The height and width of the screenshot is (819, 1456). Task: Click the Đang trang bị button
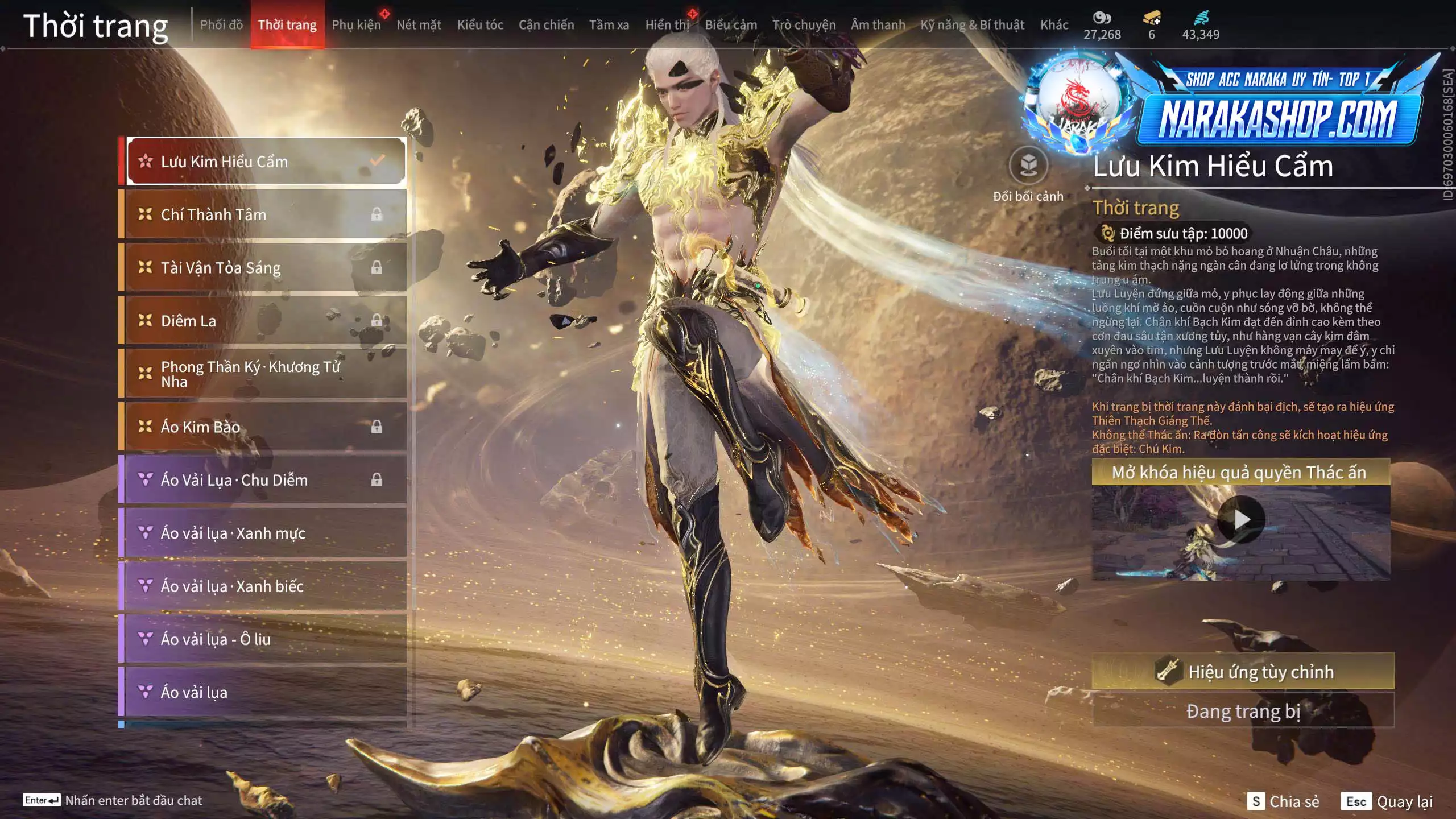(1243, 711)
